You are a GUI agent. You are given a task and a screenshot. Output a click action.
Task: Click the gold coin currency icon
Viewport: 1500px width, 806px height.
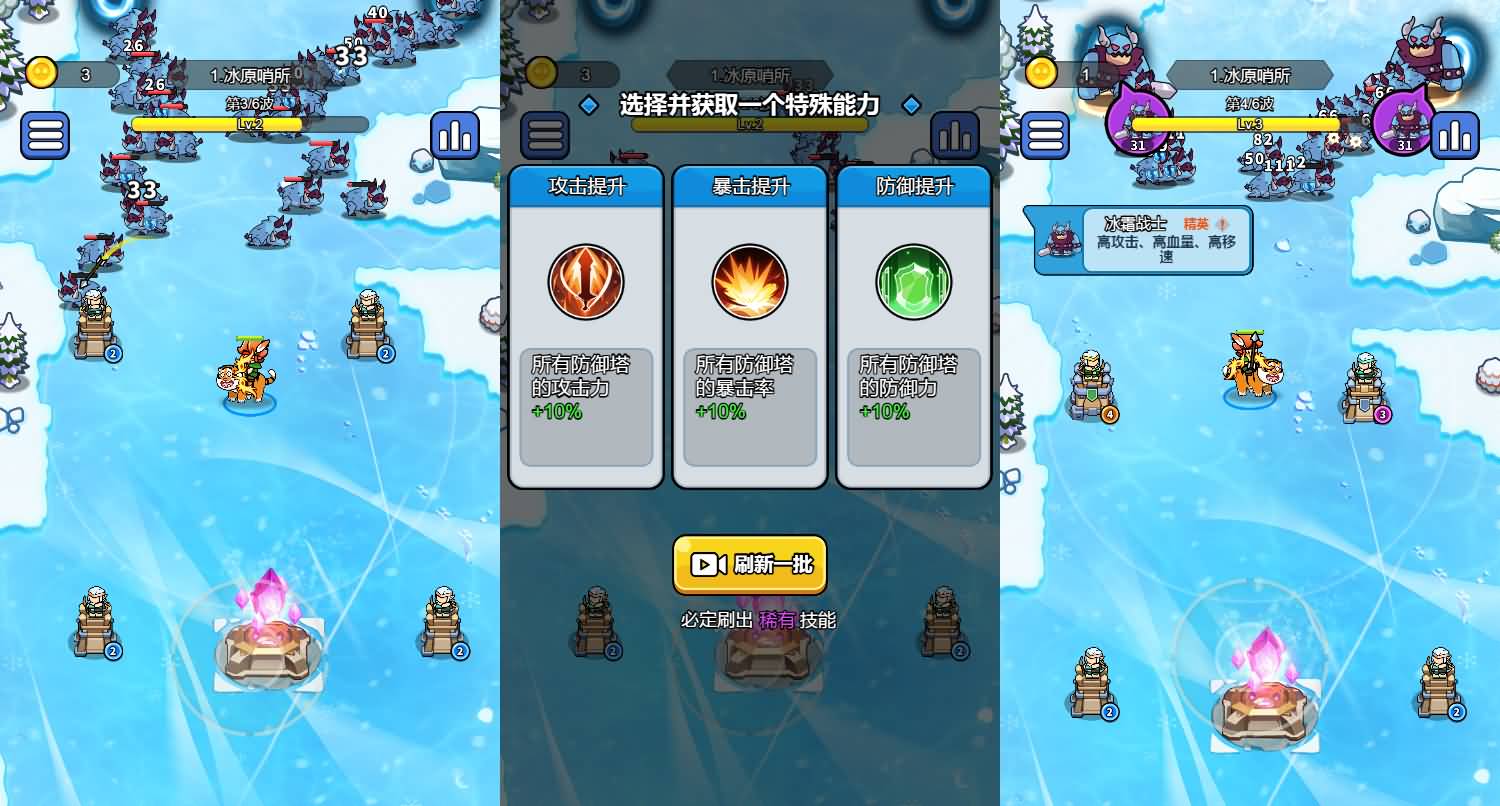[x=40, y=73]
